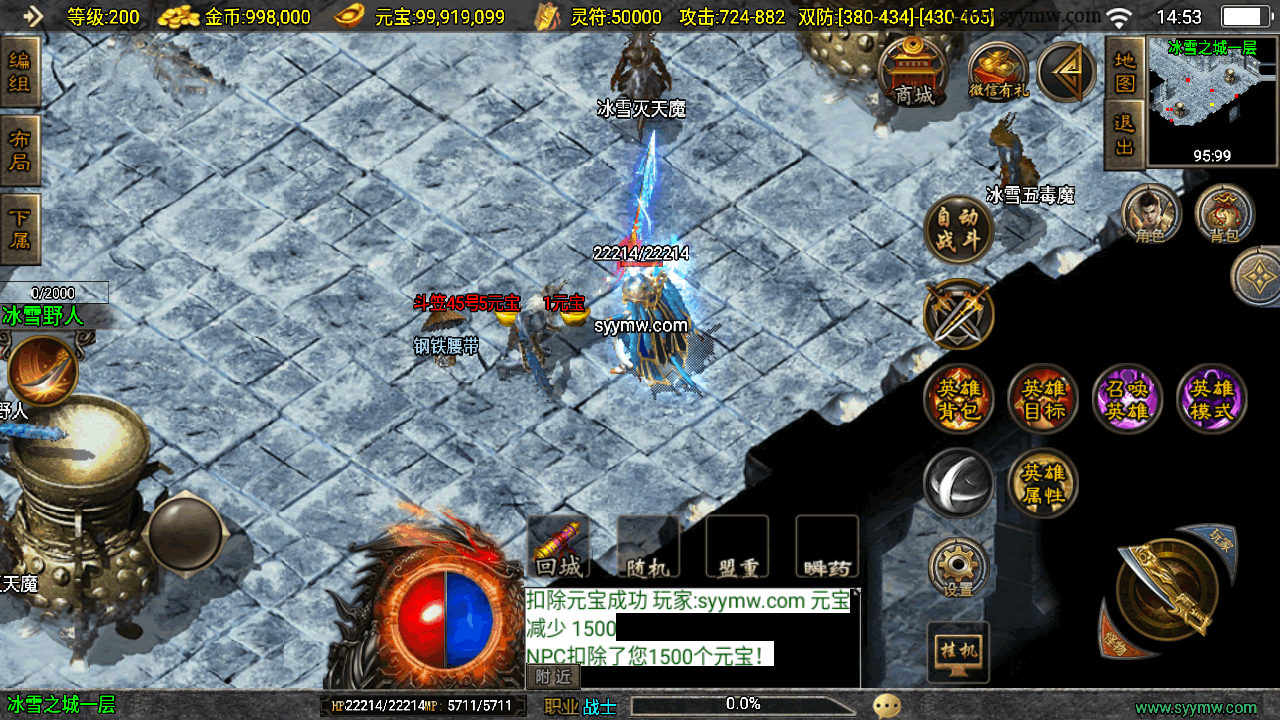The height and width of the screenshot is (720, 1280).
Task: Open the 角色 character sheet
Action: (x=1151, y=214)
